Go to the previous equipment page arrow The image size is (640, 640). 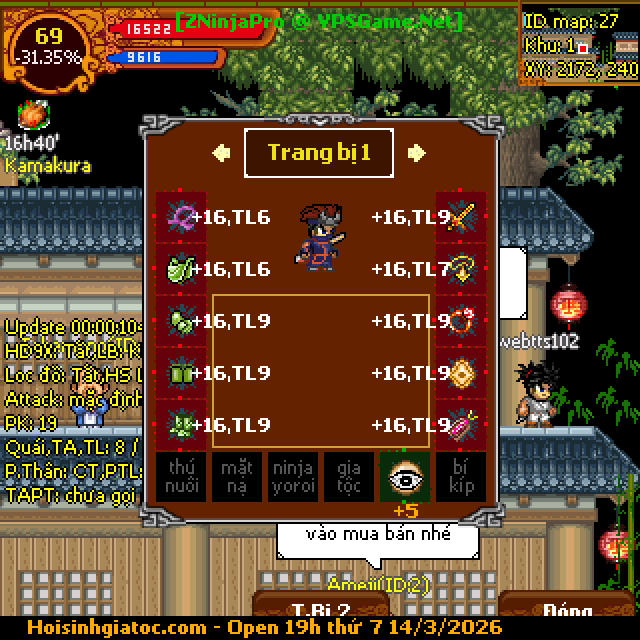222,153
